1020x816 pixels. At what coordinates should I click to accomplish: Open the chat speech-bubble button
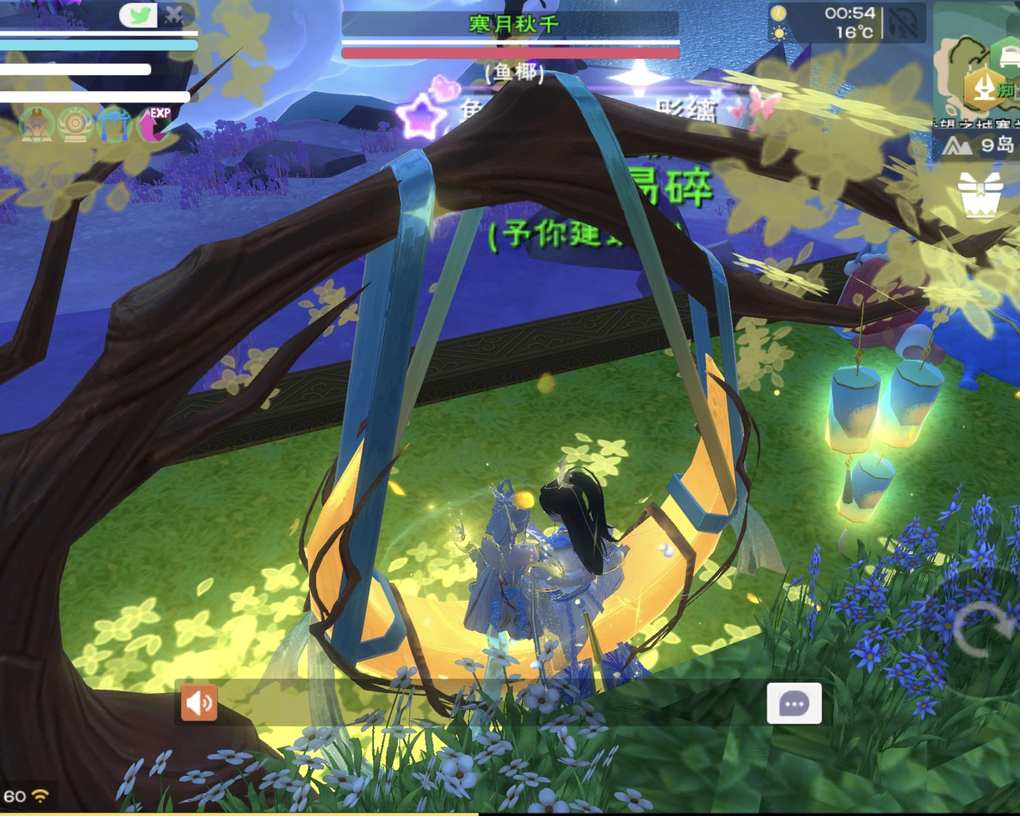pyautogui.click(x=794, y=703)
